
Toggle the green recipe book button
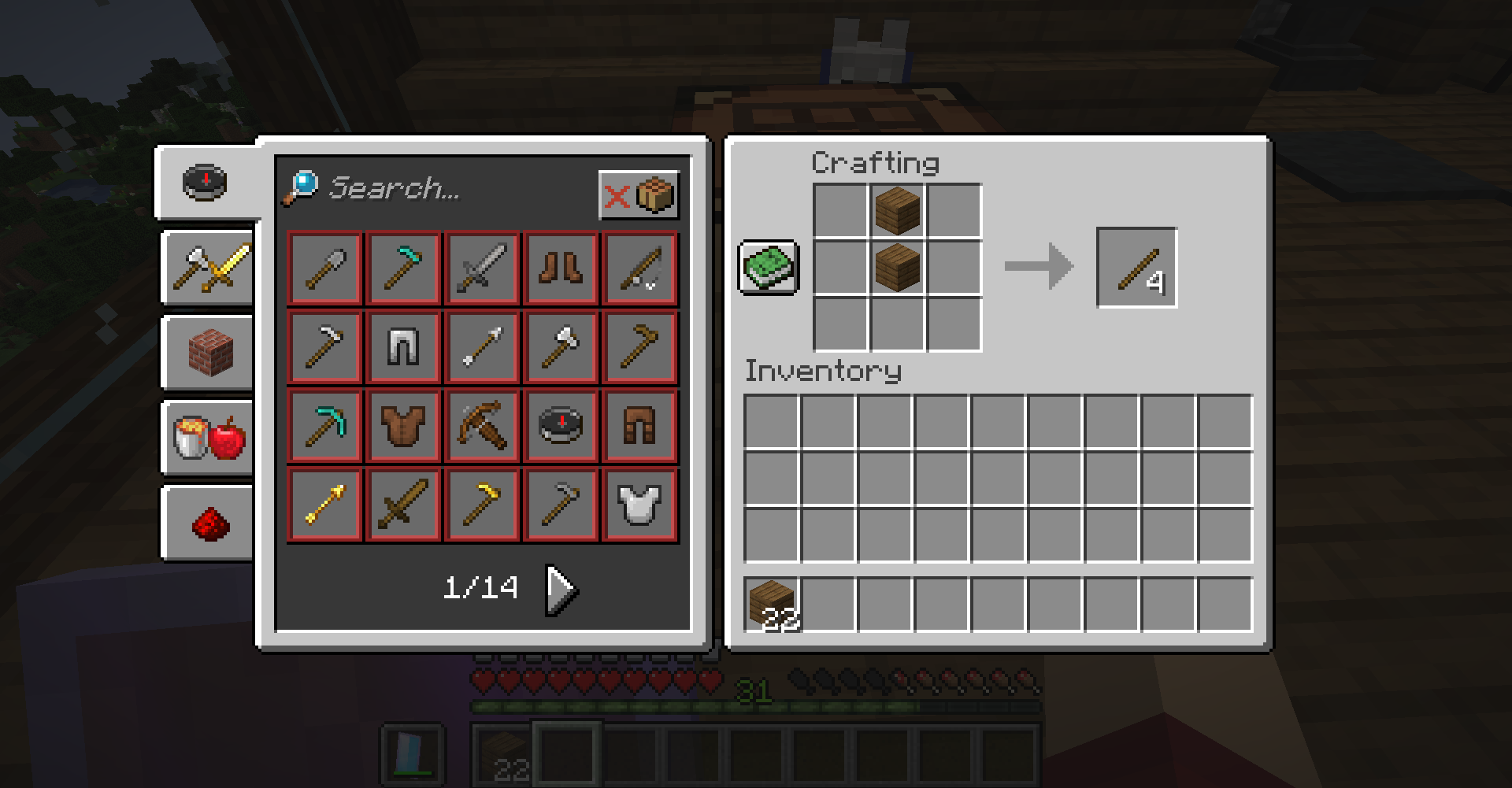tap(769, 268)
